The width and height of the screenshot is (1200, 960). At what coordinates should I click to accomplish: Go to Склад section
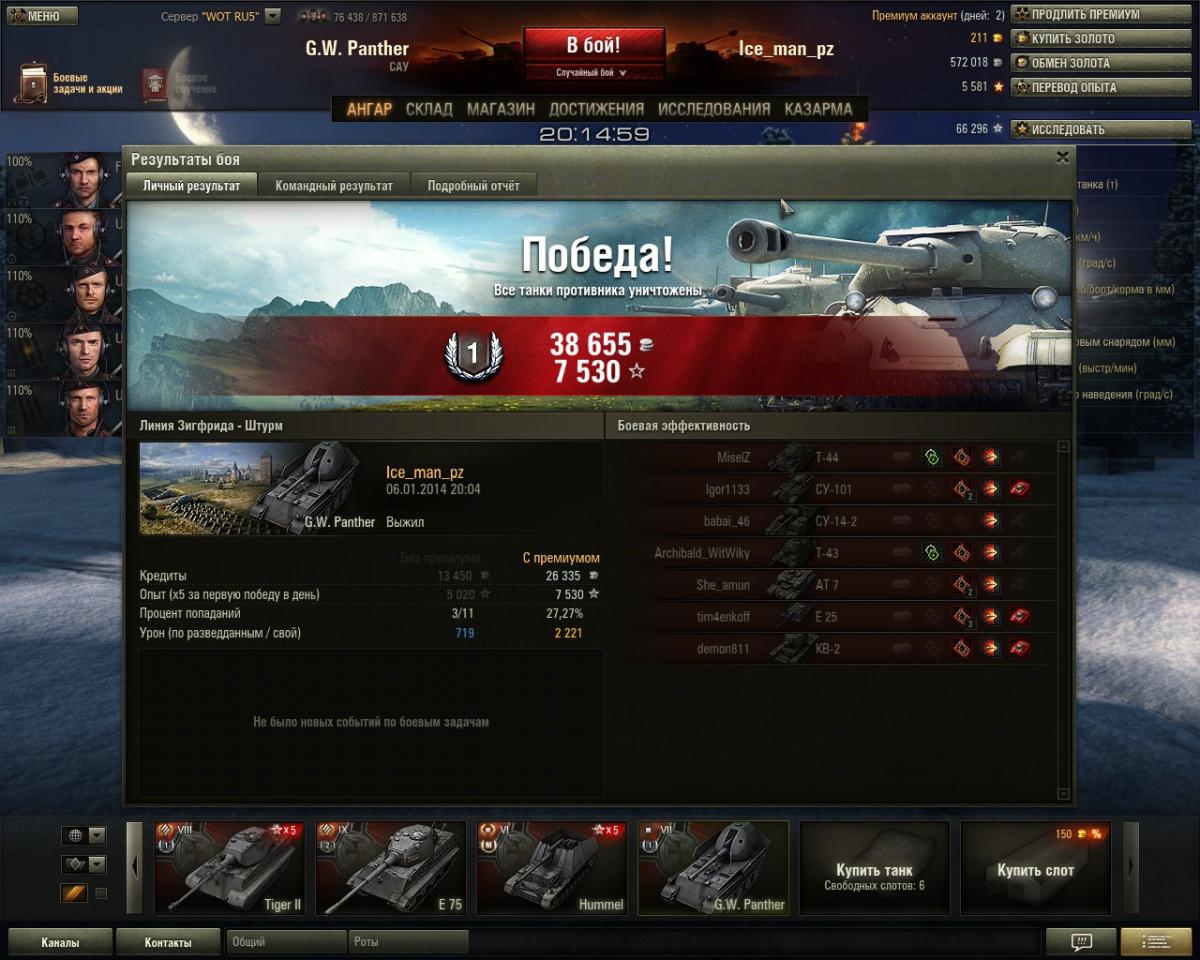[x=429, y=109]
